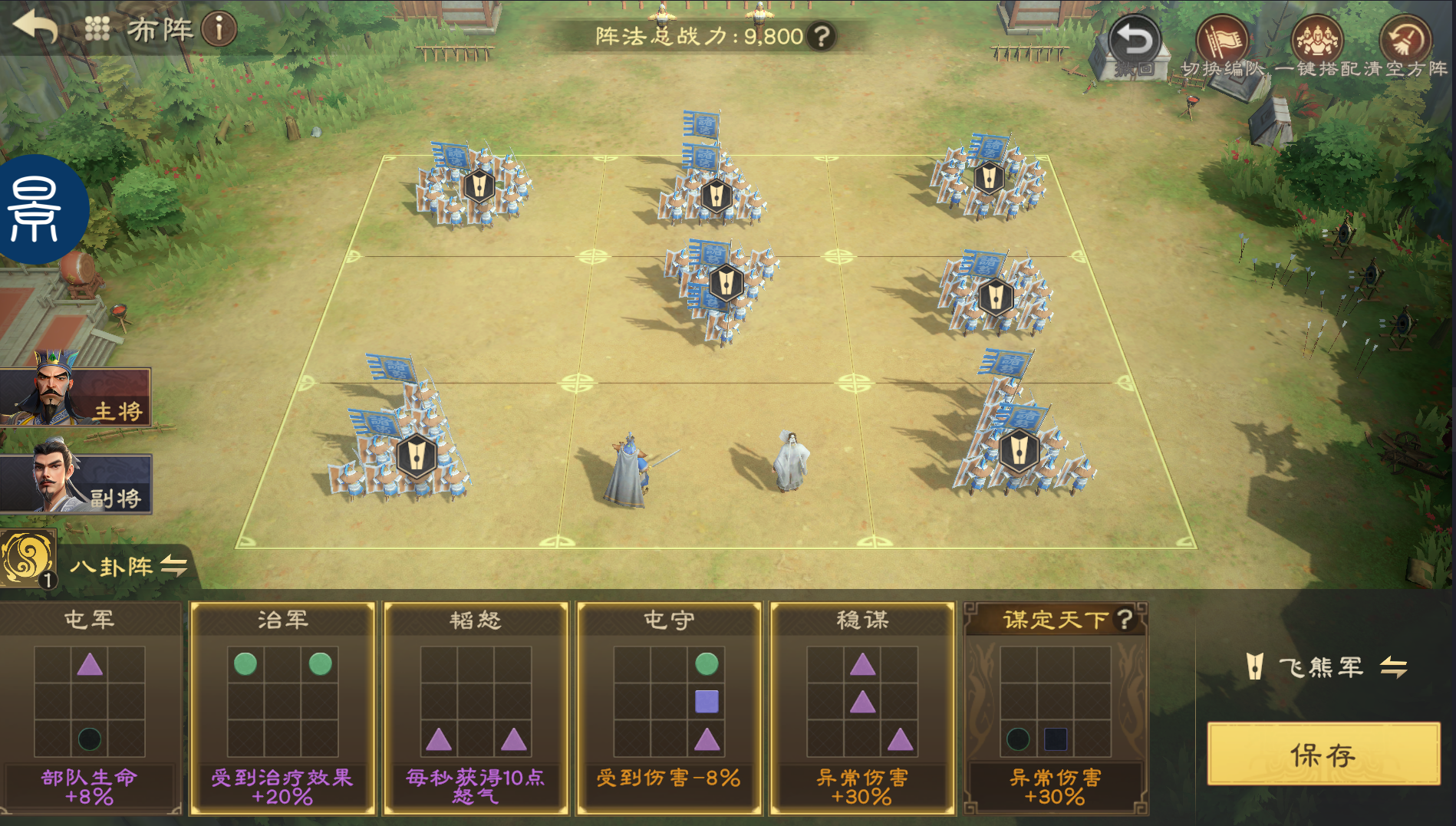Auto-arrange using 一键搭配

(1317, 44)
